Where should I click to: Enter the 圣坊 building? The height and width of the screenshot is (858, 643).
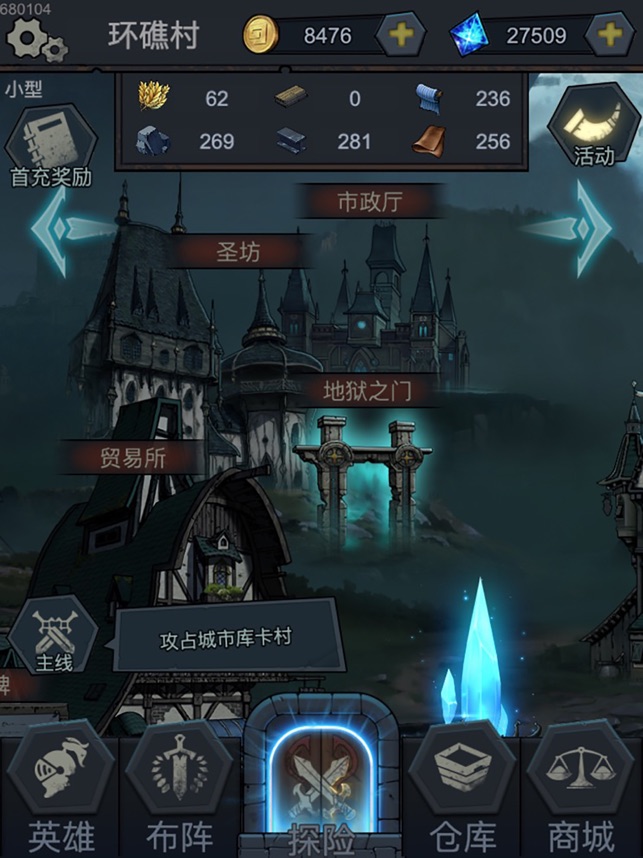click(238, 252)
